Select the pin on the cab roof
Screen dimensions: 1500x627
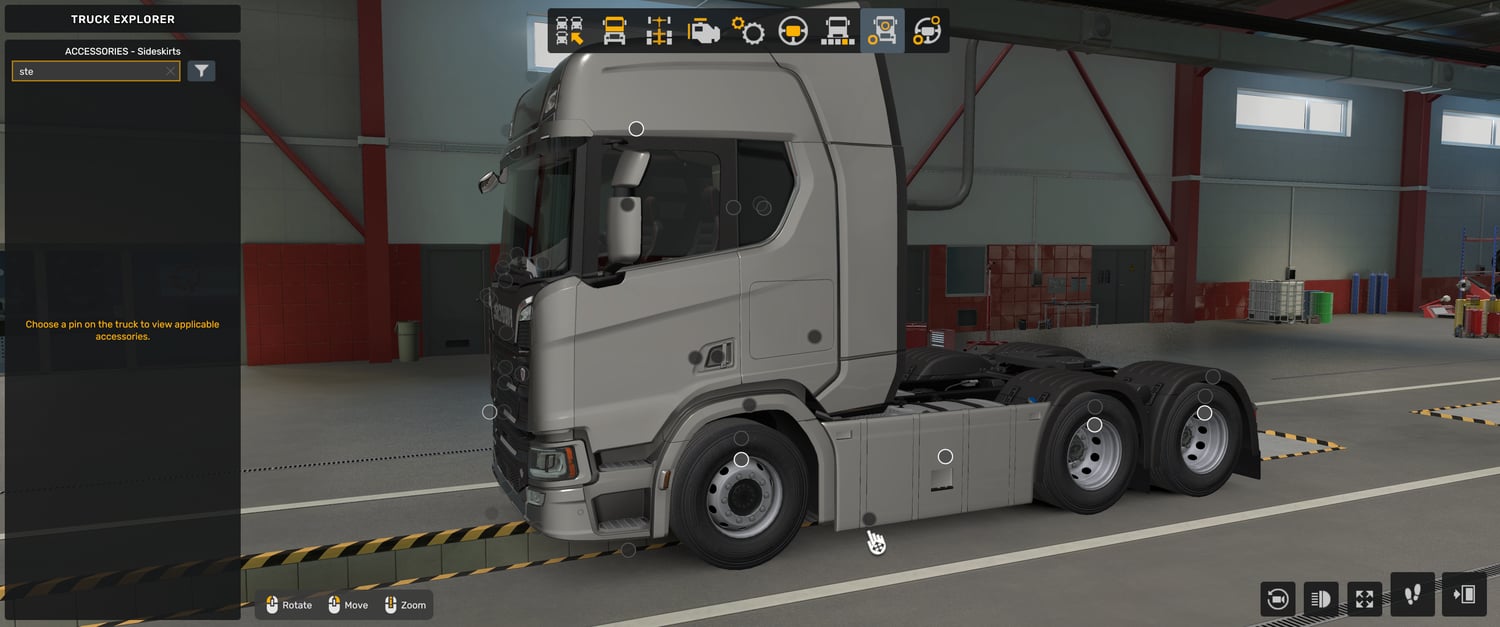pyautogui.click(x=636, y=129)
